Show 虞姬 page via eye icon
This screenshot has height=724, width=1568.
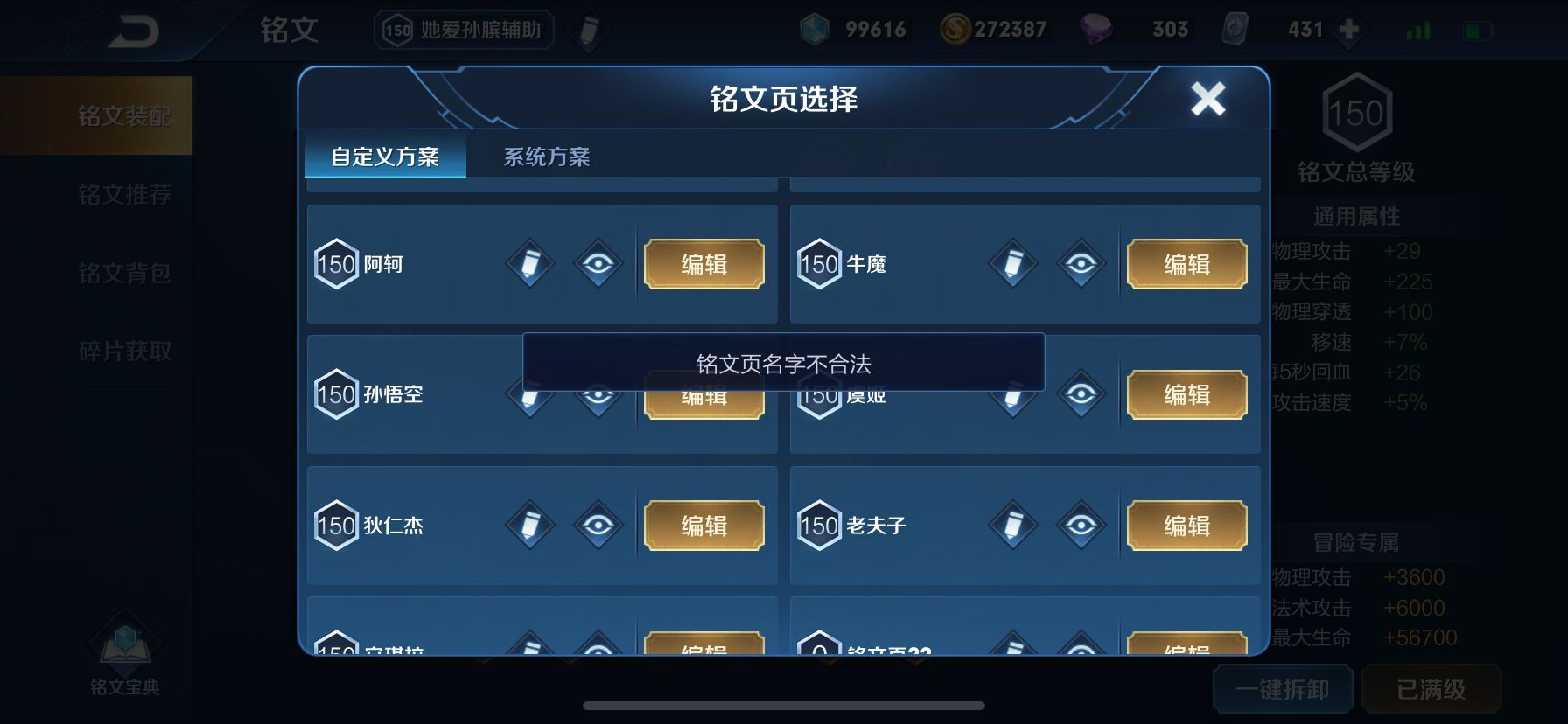coord(1080,394)
